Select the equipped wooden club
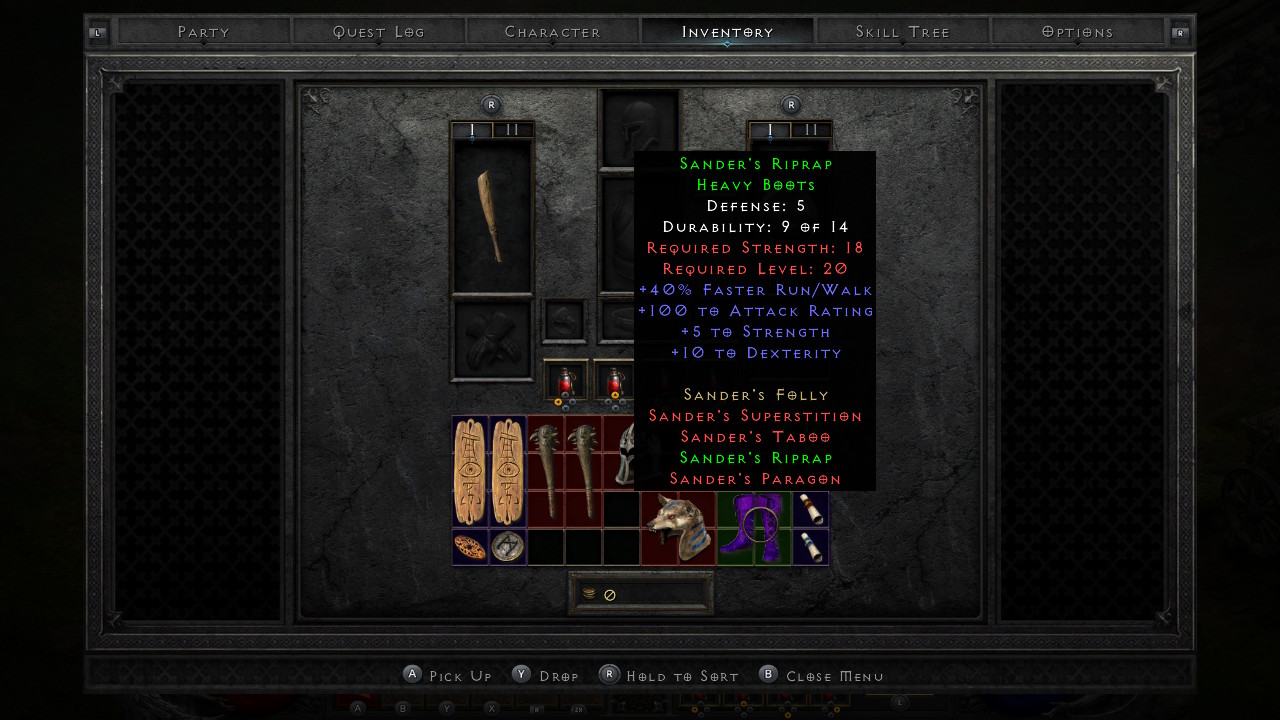Viewport: 1280px width, 720px height. pos(492,216)
